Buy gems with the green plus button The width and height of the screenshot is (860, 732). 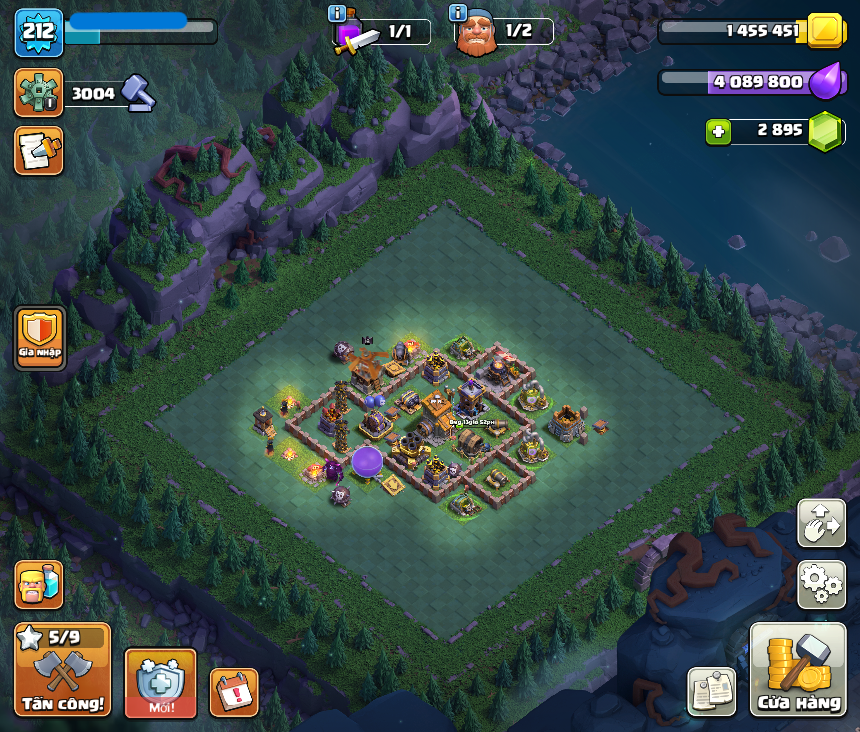(x=717, y=131)
